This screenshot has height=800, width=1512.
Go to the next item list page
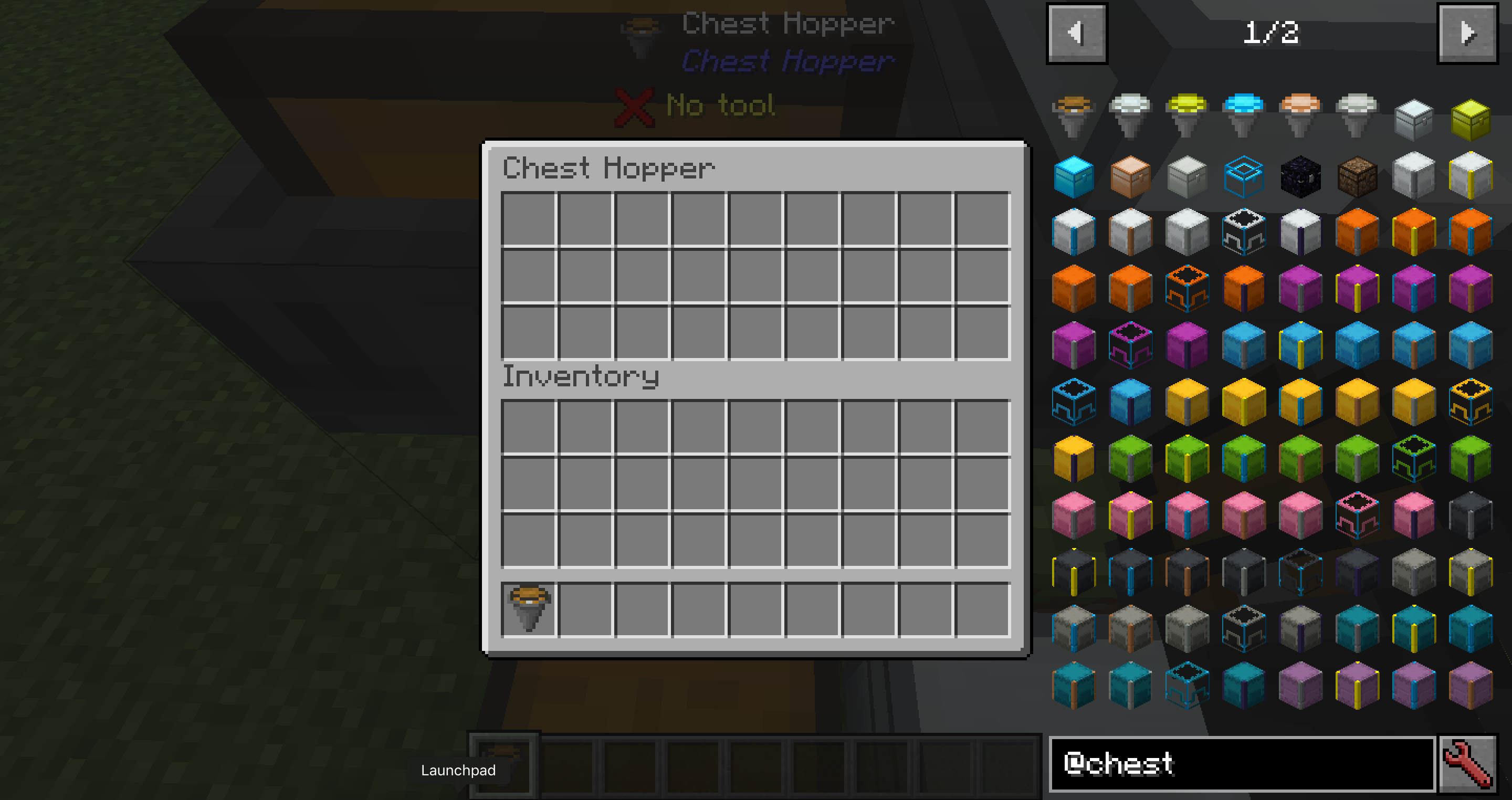point(1466,33)
